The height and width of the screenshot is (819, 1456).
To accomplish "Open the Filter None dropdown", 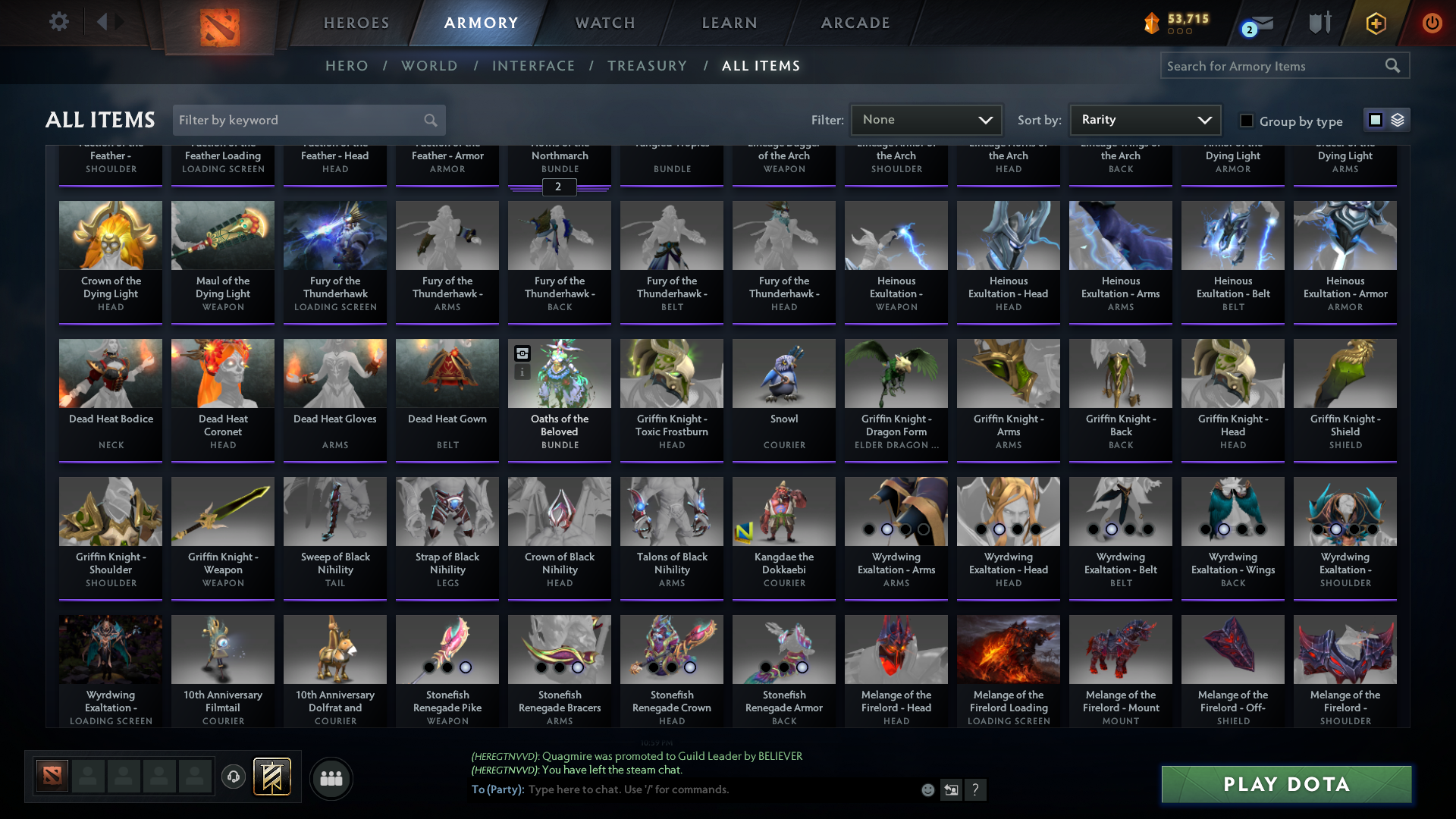I will [925, 120].
